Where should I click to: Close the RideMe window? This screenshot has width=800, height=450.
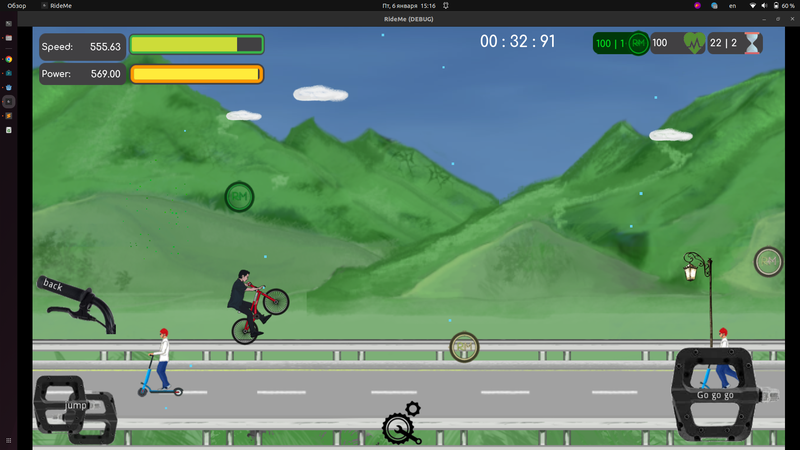pyautogui.click(x=790, y=19)
